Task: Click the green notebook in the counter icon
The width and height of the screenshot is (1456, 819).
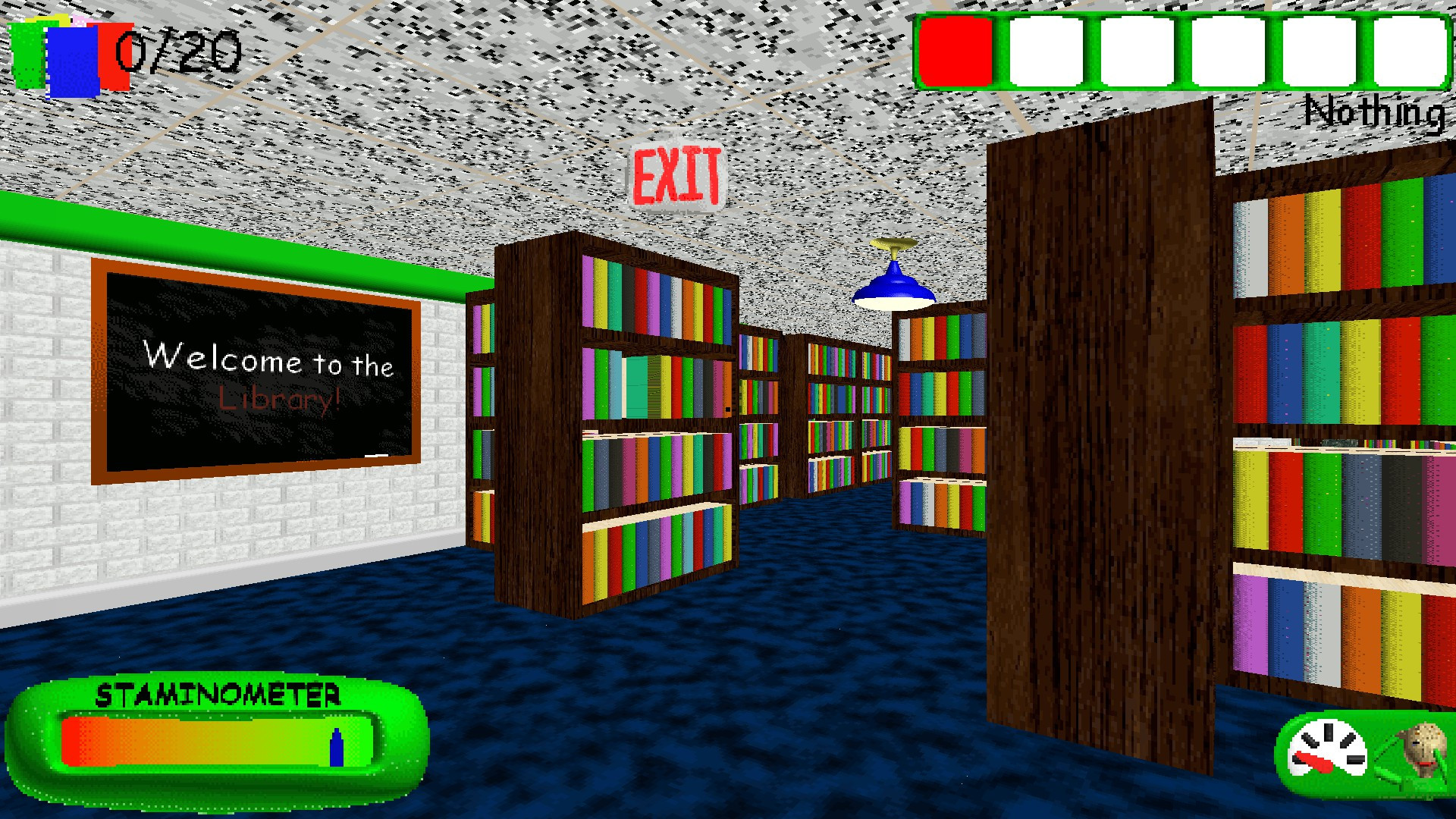Action: pyautogui.click(x=27, y=53)
